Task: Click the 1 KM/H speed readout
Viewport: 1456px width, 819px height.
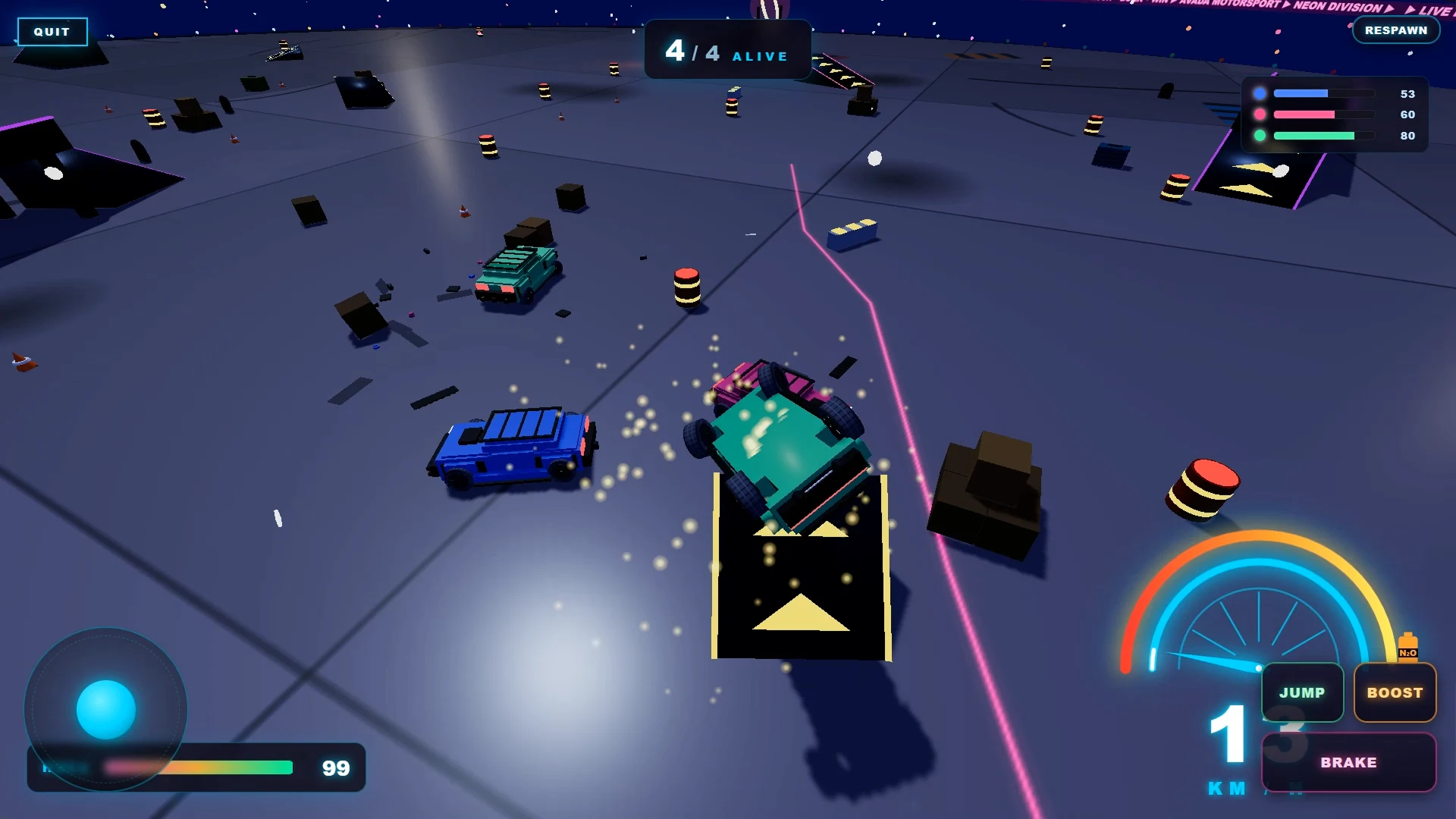Action: point(1228,748)
